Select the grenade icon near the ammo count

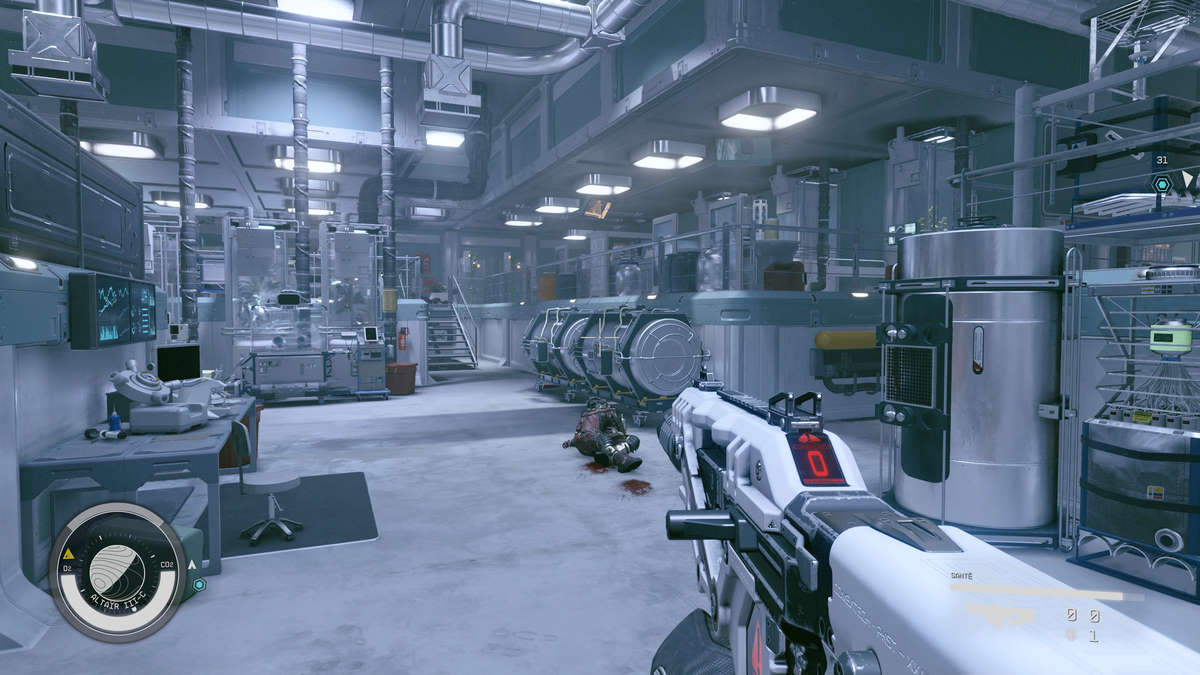coord(1071,634)
